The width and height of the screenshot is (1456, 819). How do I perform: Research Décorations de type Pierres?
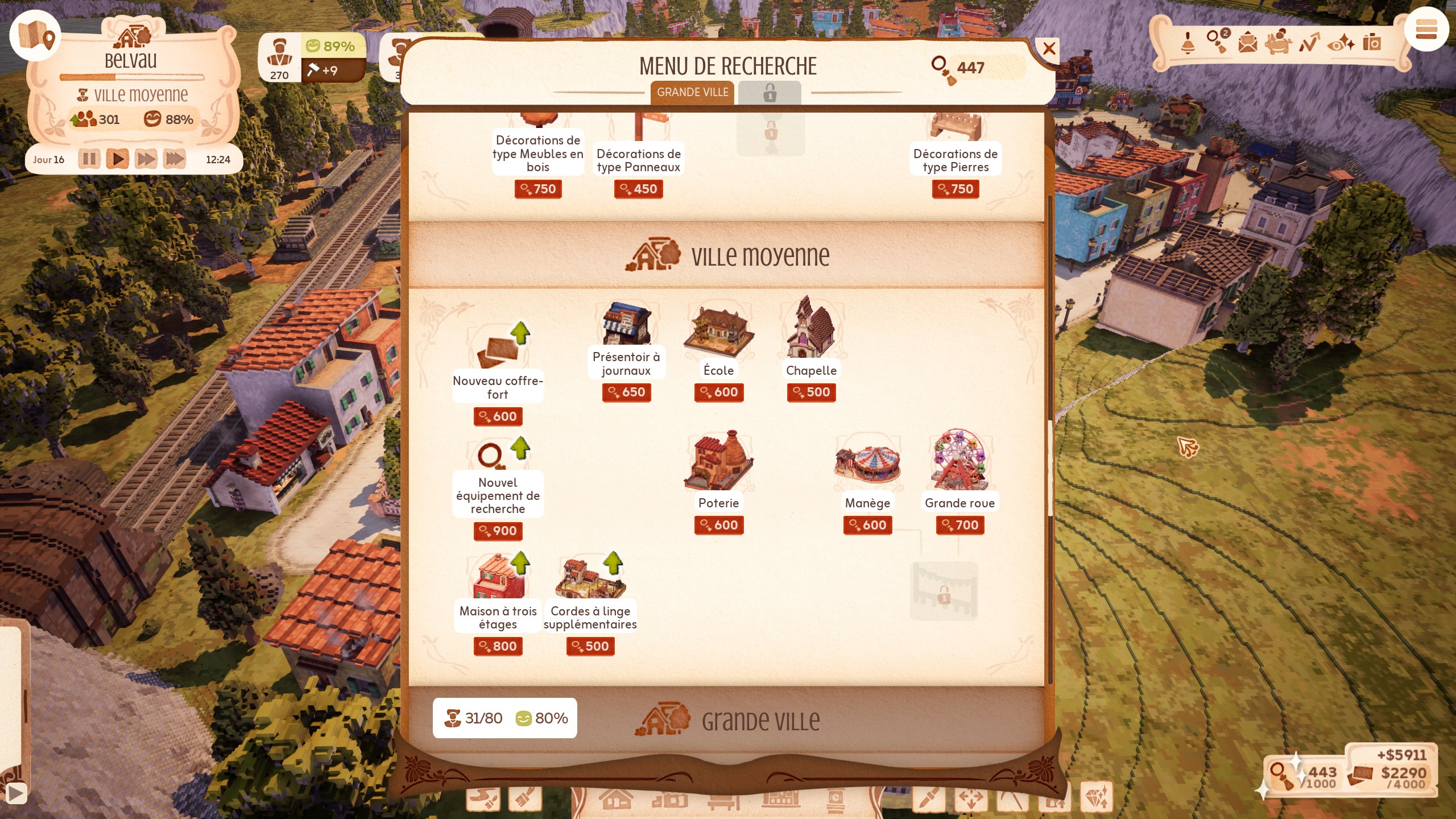pyautogui.click(x=955, y=159)
